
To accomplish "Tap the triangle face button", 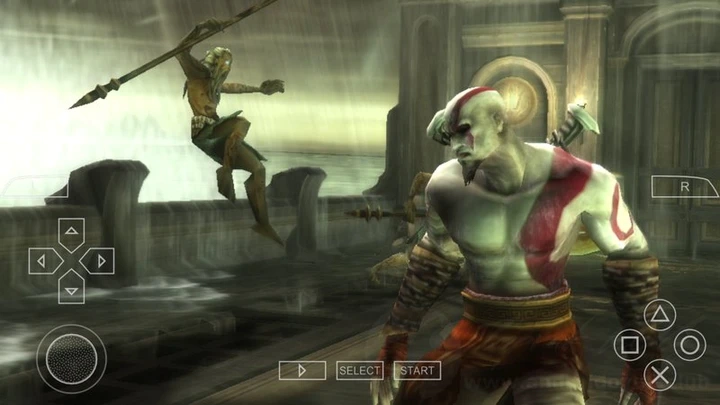I will (659, 316).
